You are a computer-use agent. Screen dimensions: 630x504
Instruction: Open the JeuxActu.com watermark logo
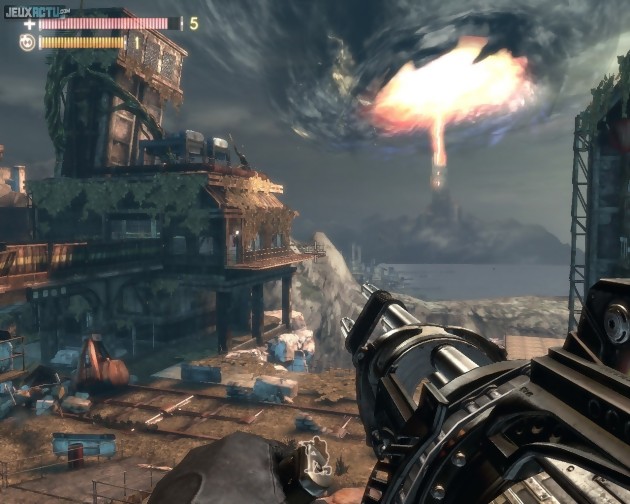click(36, 10)
